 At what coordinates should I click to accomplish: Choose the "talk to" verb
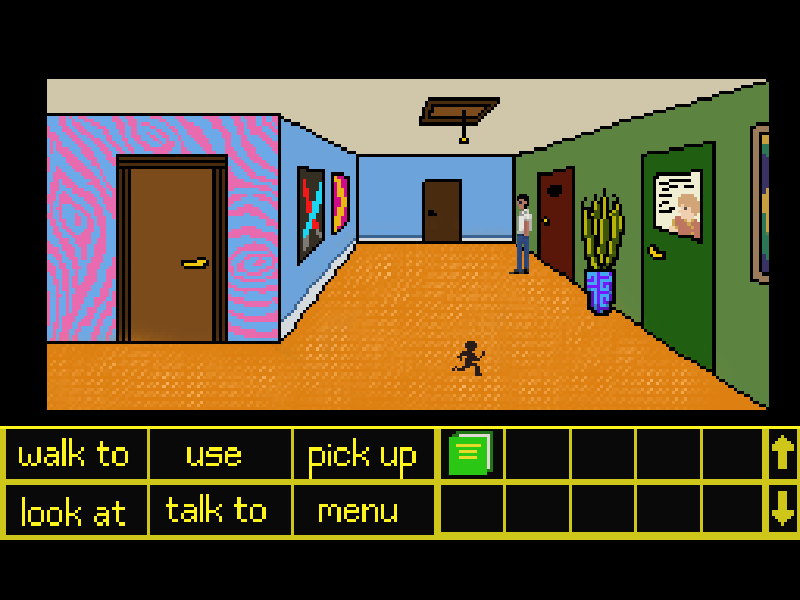coord(217,511)
